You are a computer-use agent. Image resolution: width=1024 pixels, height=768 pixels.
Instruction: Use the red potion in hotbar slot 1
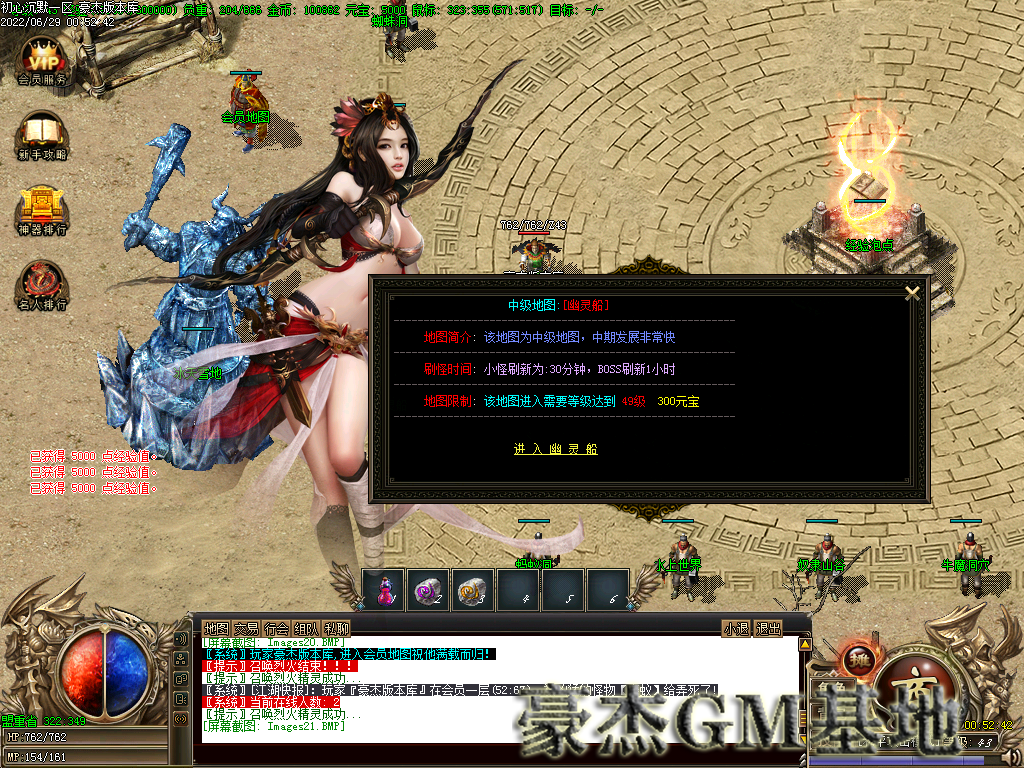coord(383,590)
